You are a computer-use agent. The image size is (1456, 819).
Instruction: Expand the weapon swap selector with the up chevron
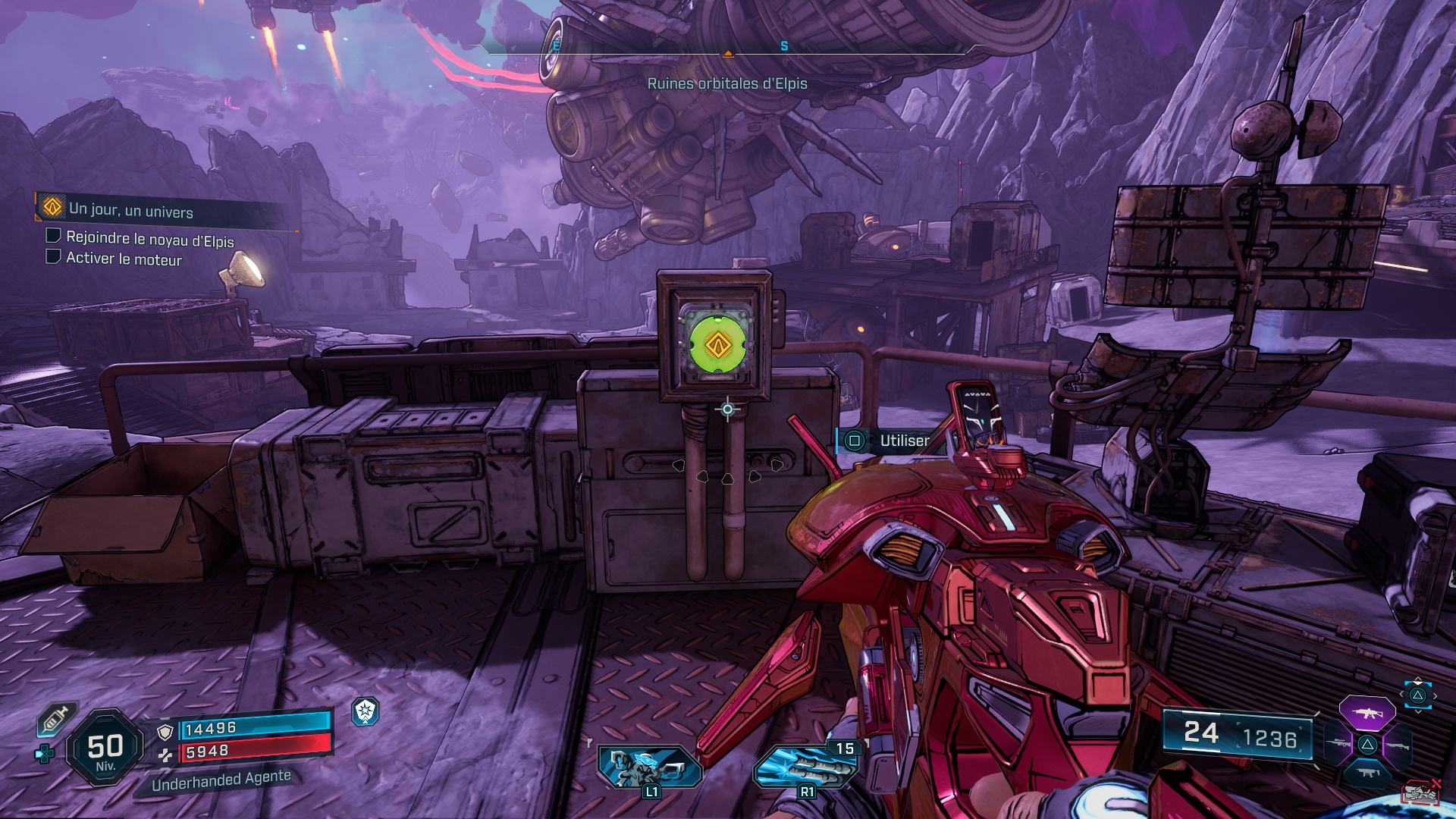coord(1418,679)
